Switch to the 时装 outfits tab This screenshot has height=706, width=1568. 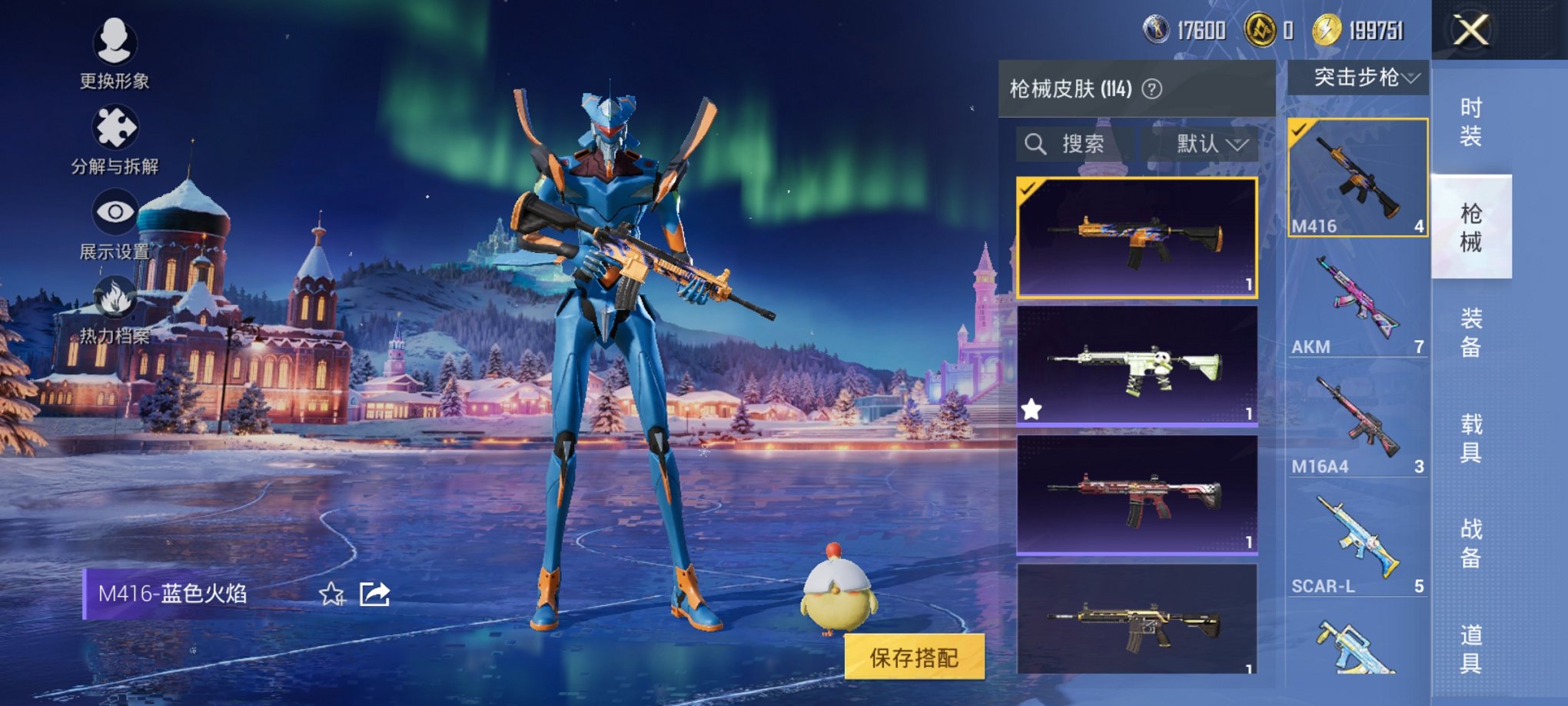point(1470,122)
